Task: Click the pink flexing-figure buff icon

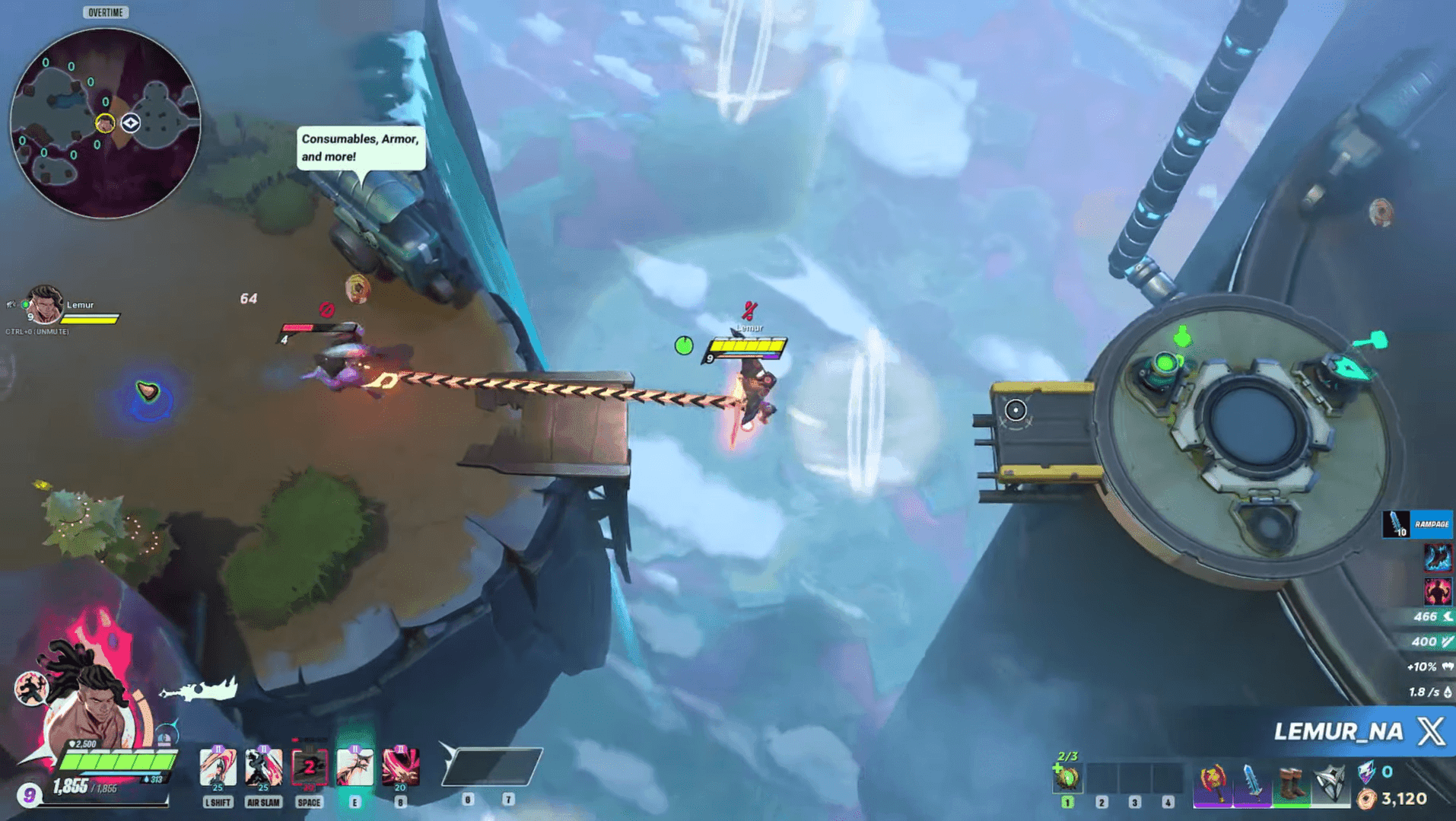Action: 1437,591
